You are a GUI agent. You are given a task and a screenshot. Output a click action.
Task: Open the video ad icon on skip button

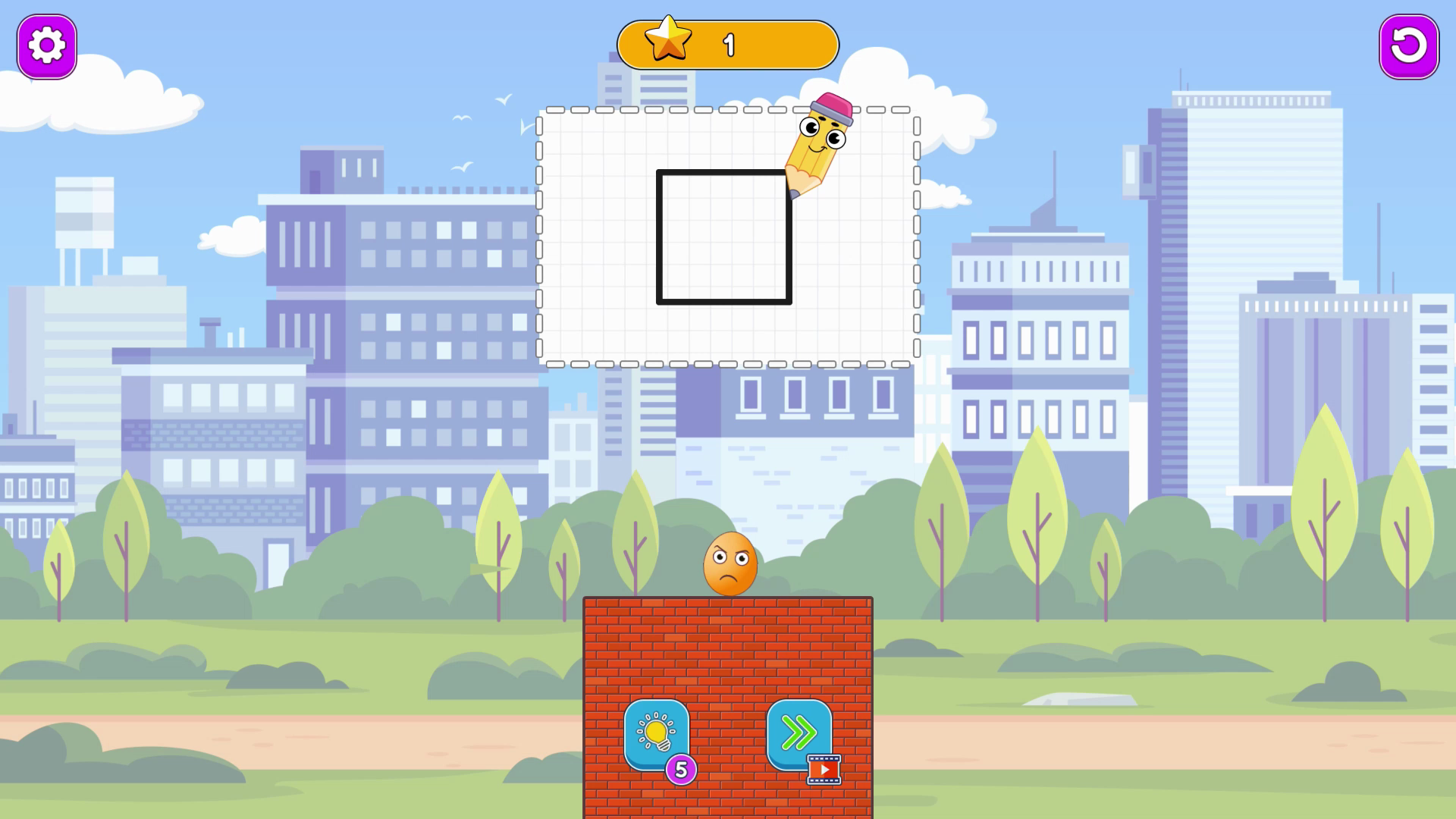tap(823, 768)
